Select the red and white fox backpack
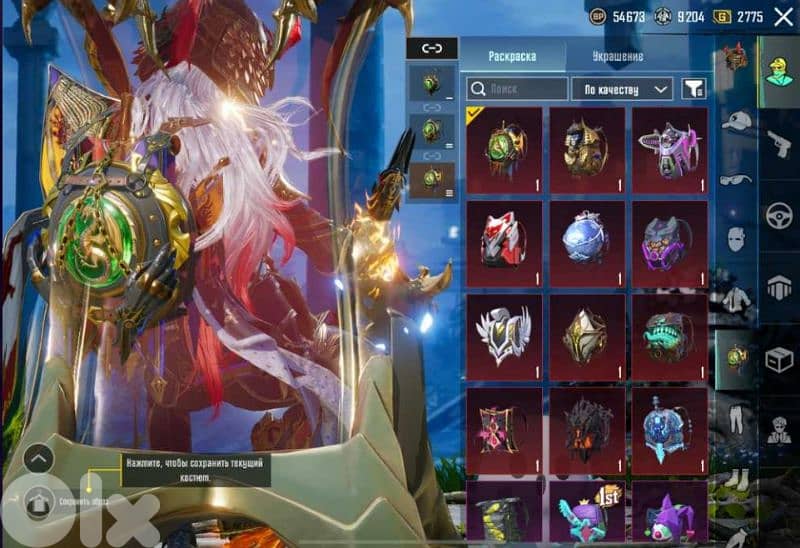 click(504, 241)
